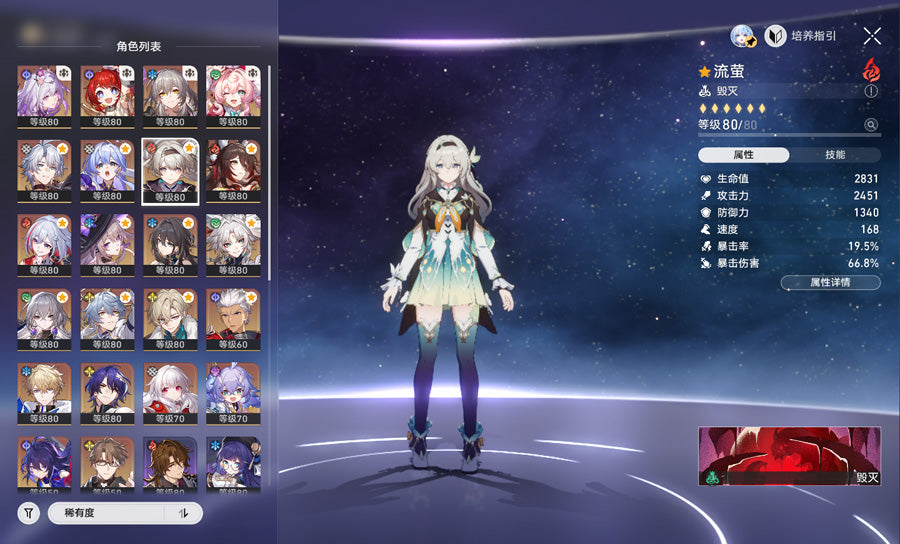Open 属性详情 attribute details
This screenshot has height=544, width=900.
point(830,283)
